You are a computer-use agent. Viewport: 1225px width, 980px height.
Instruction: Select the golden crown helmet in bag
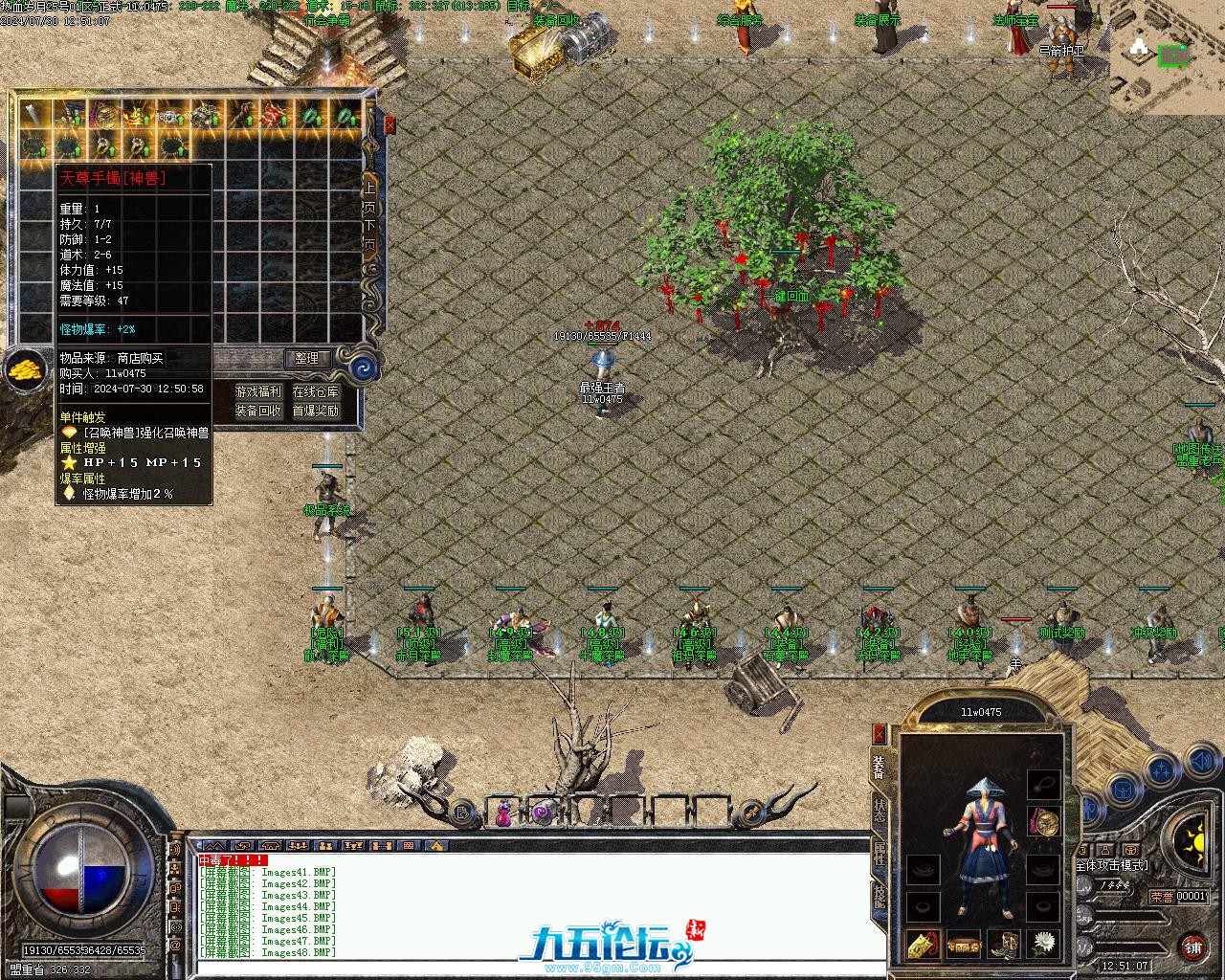[138, 116]
